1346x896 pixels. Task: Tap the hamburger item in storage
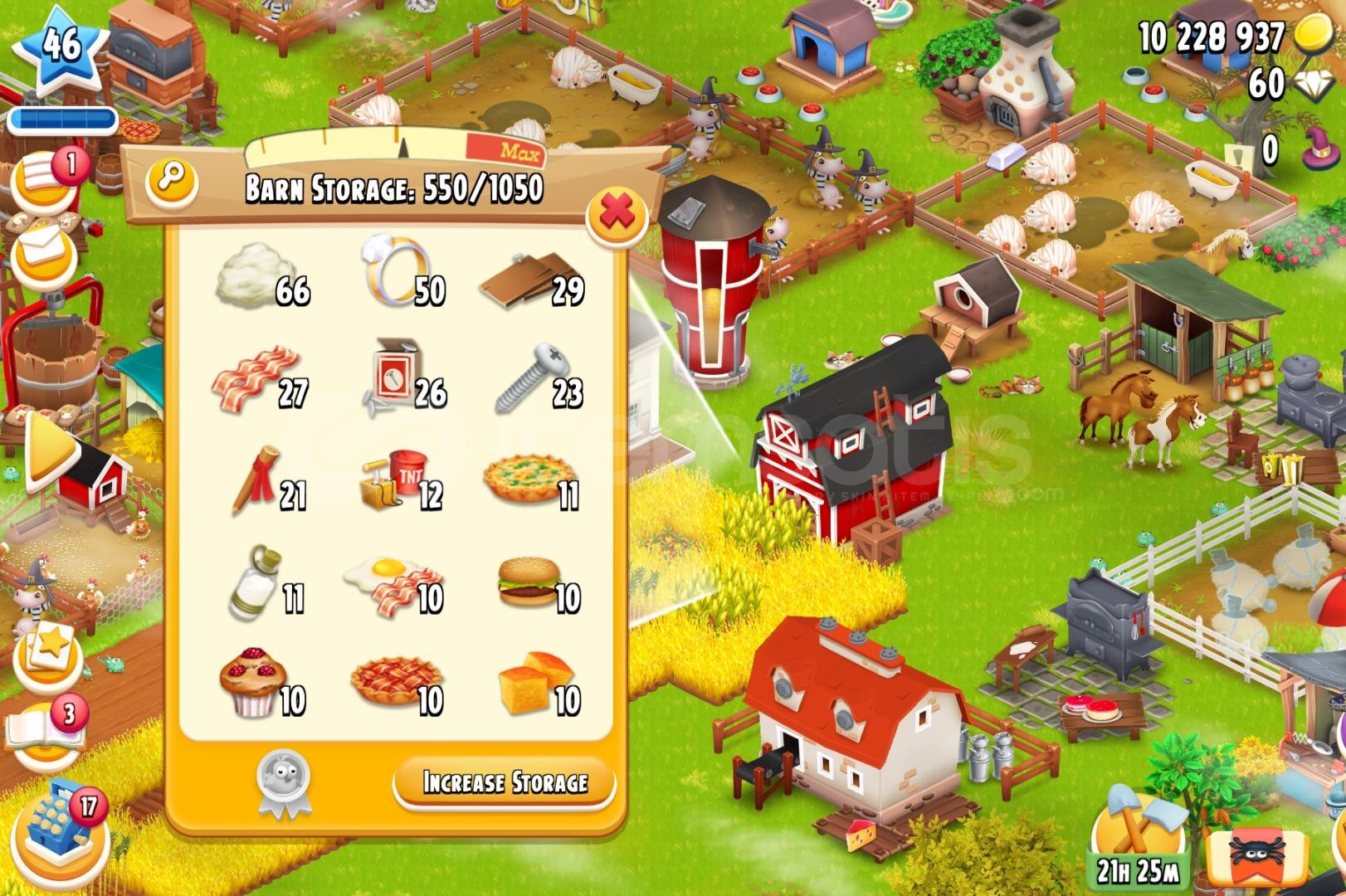pyautogui.click(x=527, y=581)
